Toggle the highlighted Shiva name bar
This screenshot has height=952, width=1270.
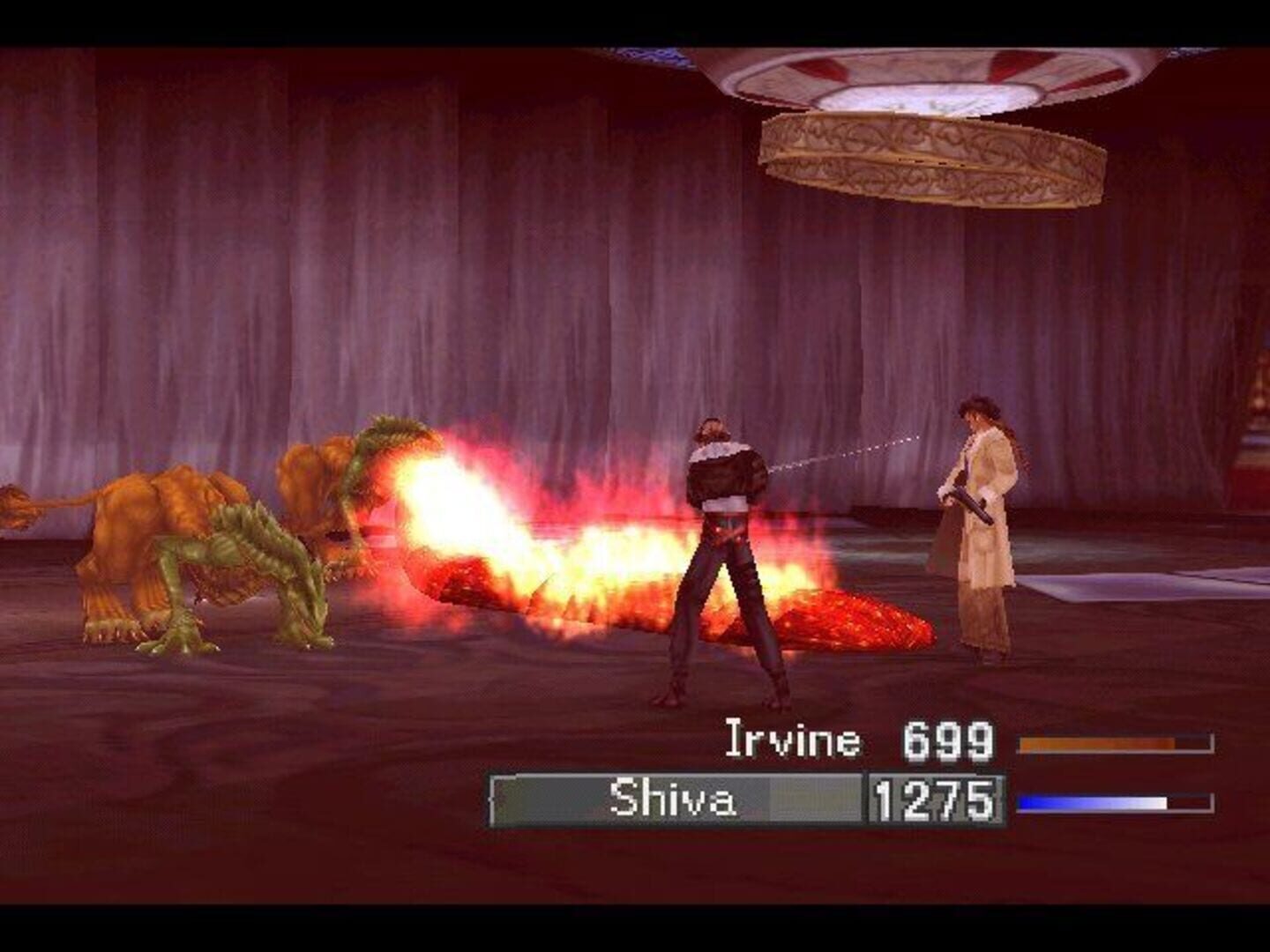(679, 800)
